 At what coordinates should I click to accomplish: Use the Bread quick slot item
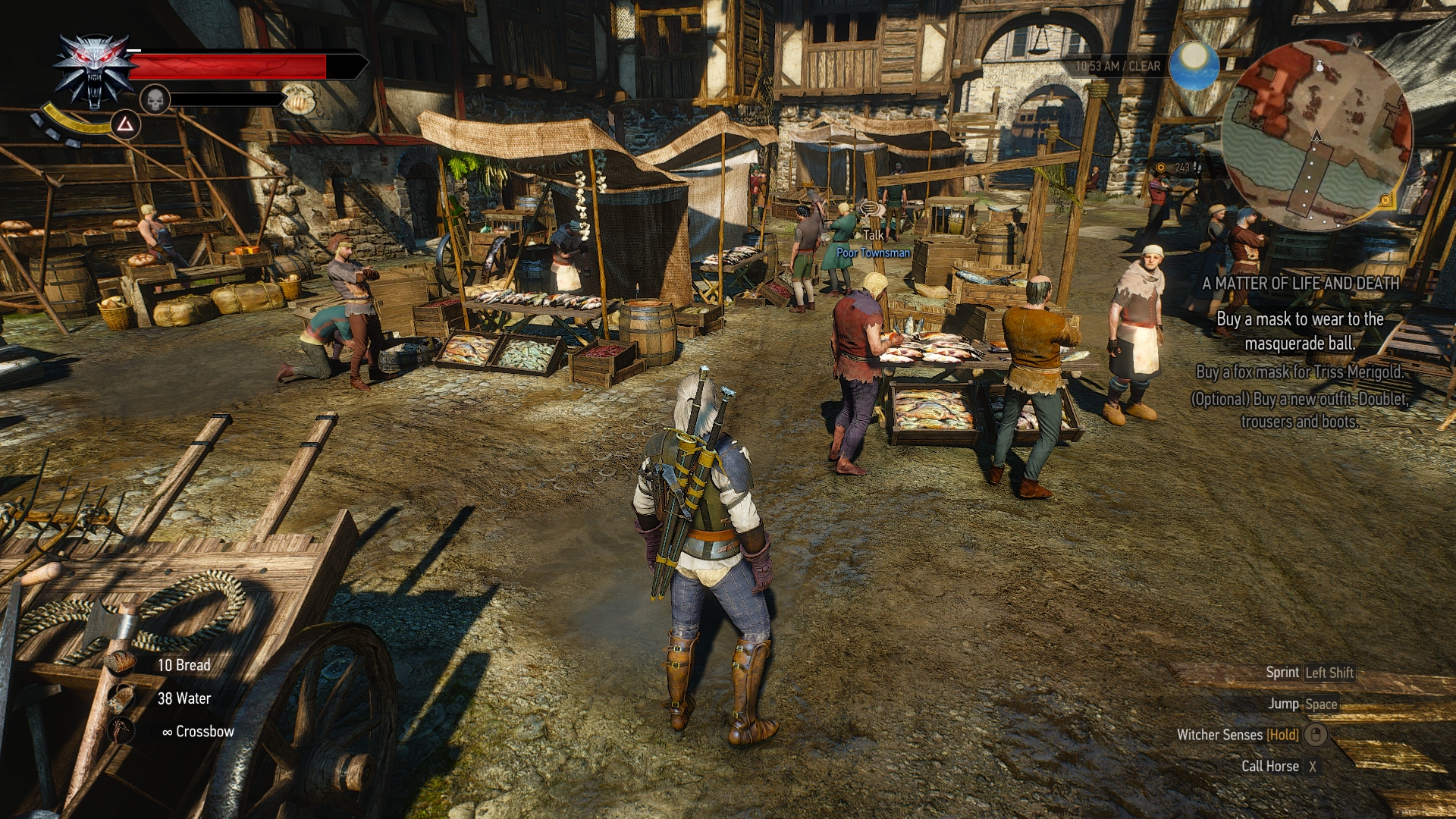pos(121,664)
